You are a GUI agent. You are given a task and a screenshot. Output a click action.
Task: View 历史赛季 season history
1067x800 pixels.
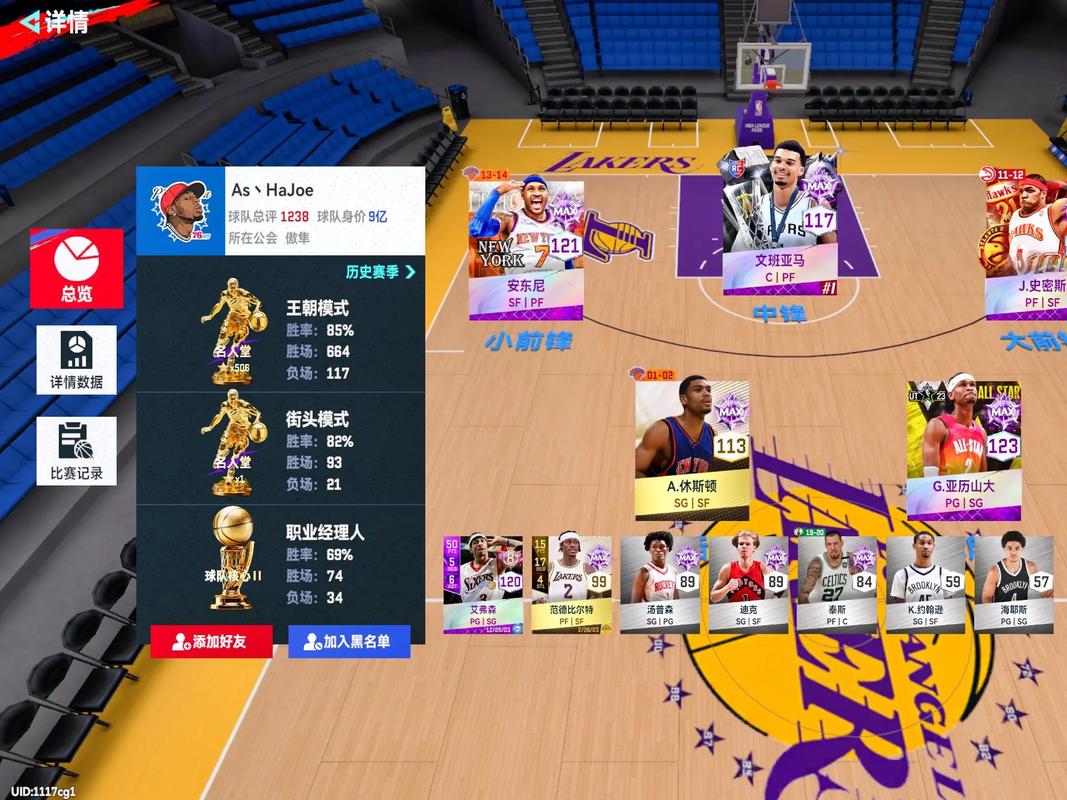[x=380, y=271]
